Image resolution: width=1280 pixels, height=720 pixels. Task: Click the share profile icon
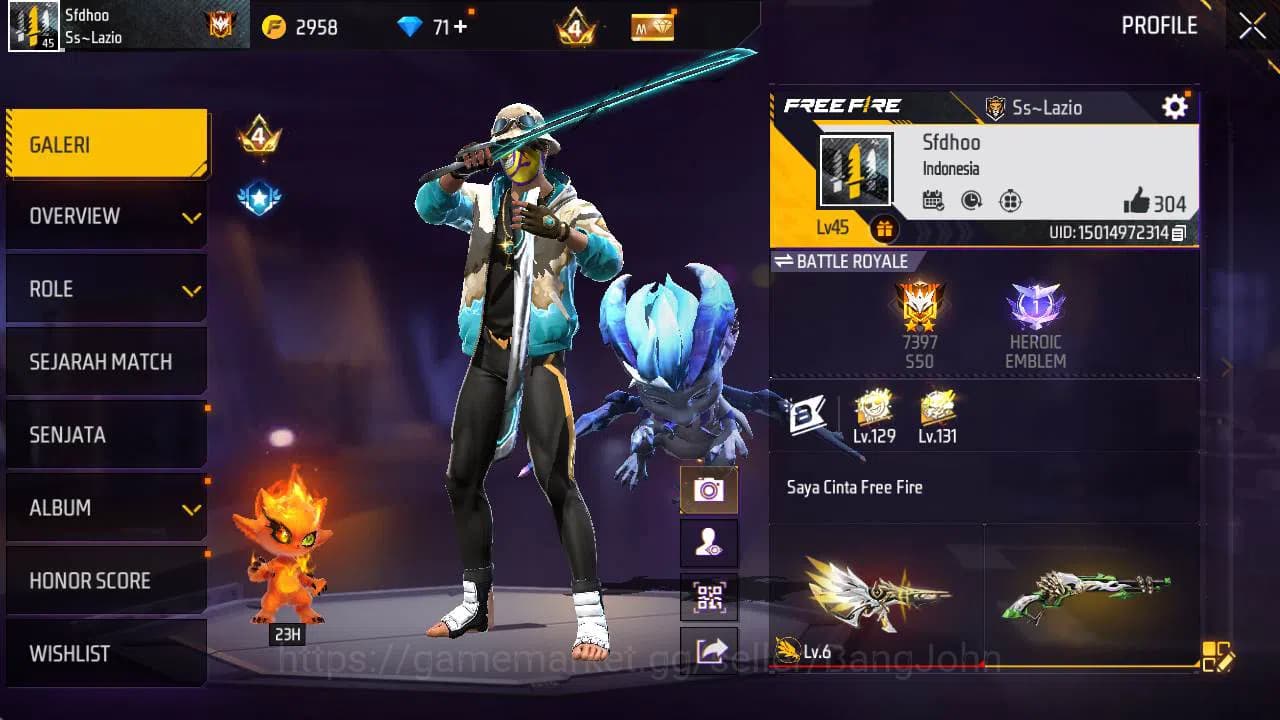(709, 650)
